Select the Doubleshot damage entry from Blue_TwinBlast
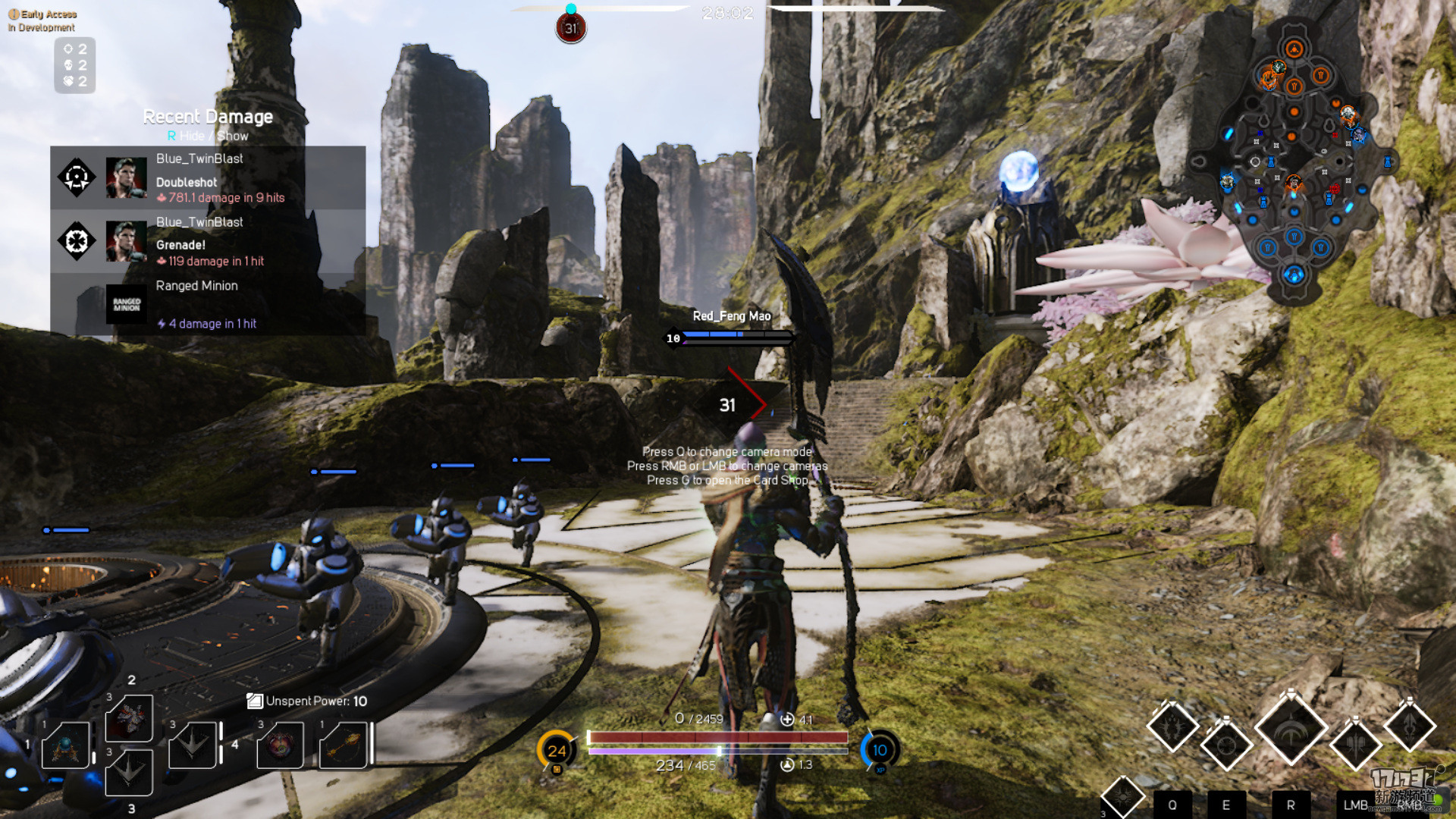 (x=208, y=178)
